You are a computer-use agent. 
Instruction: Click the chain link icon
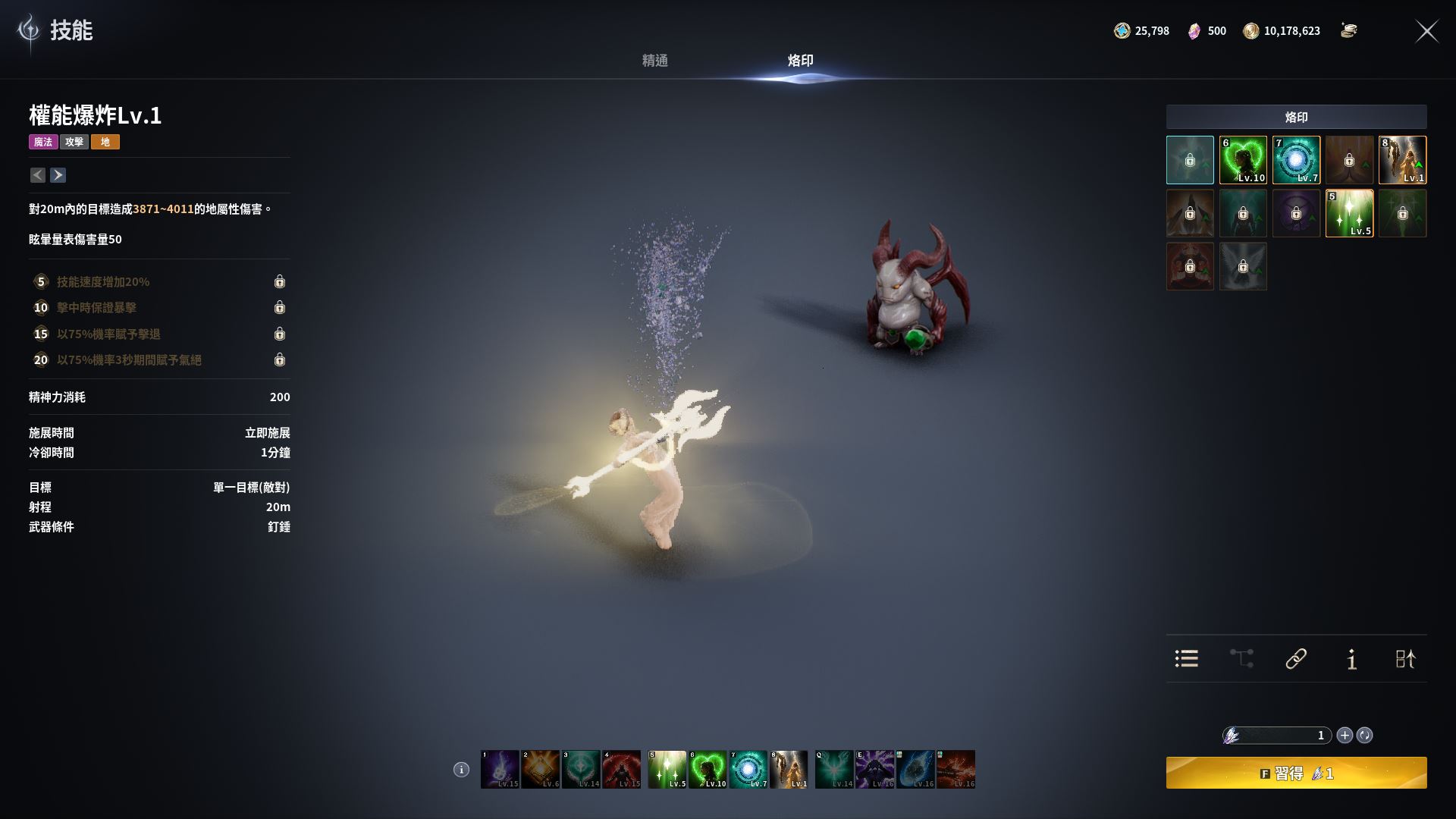pos(1296,658)
